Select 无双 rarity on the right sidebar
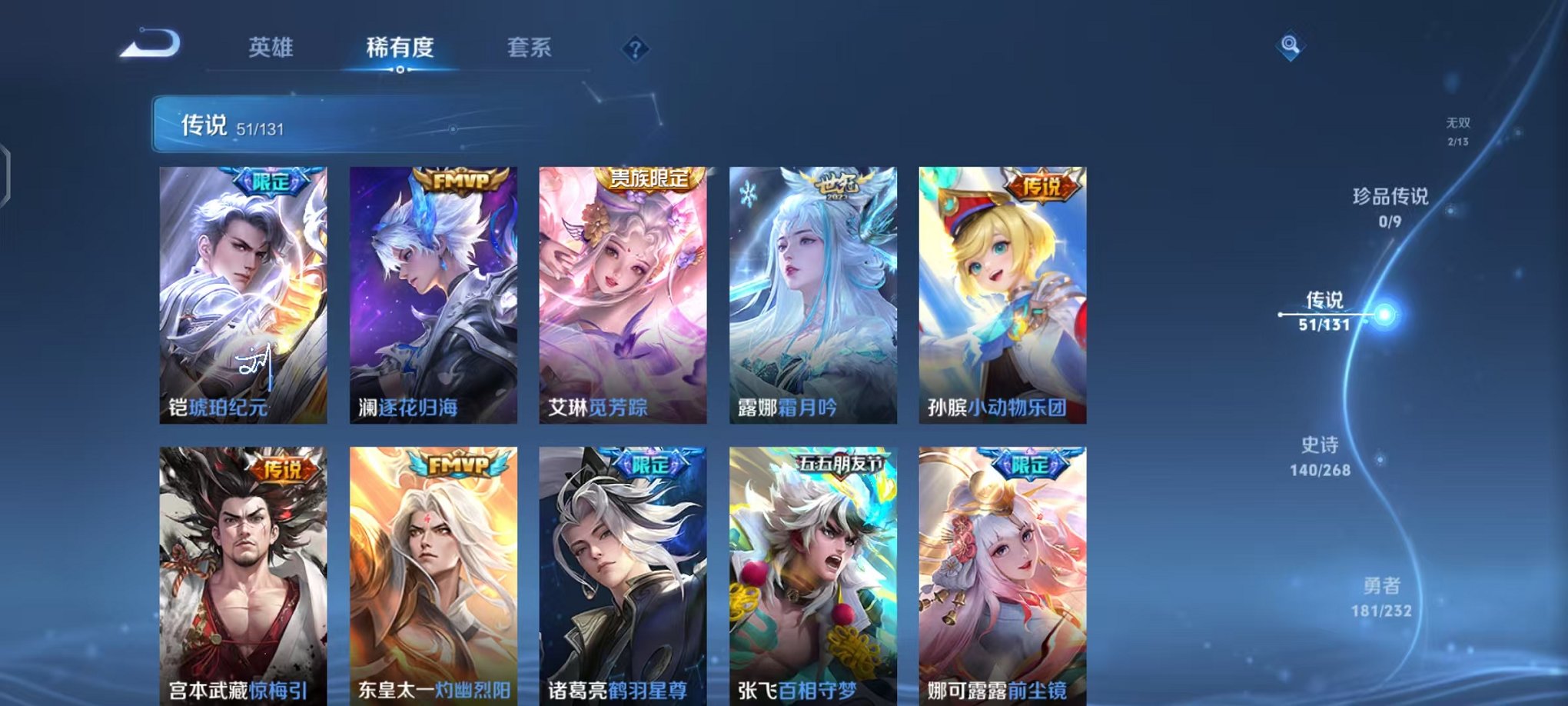This screenshot has height=706, width=1568. coord(1457,131)
